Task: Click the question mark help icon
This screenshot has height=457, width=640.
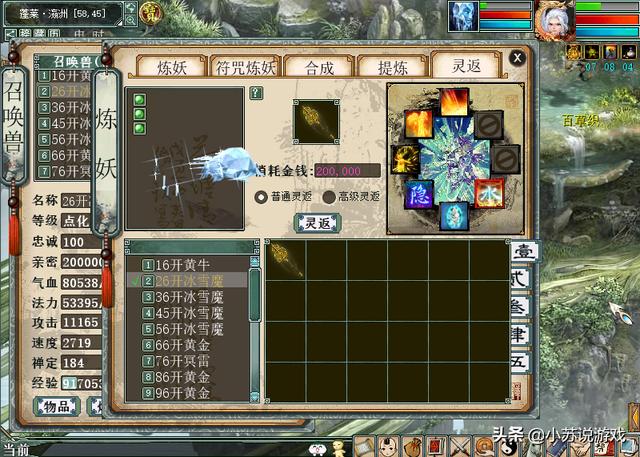Action: click(256, 93)
